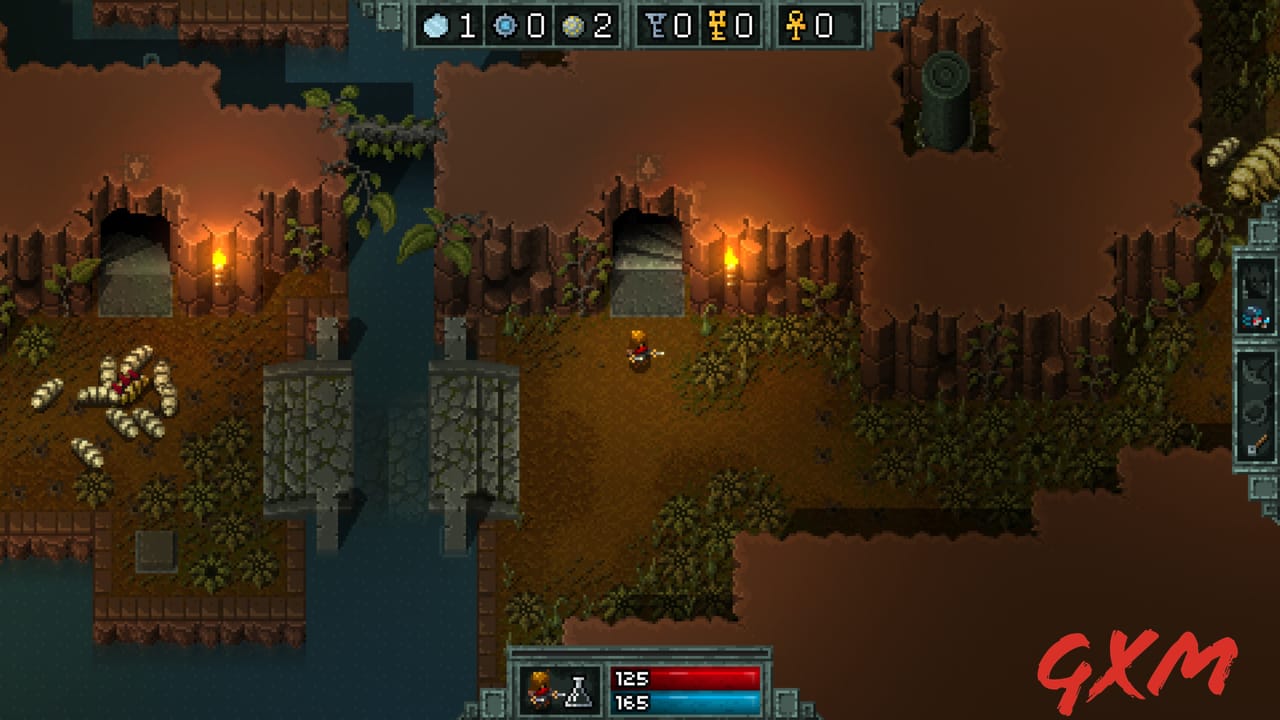Click the ankh counter icon at top
This screenshot has width=1280, height=720.
[795, 27]
